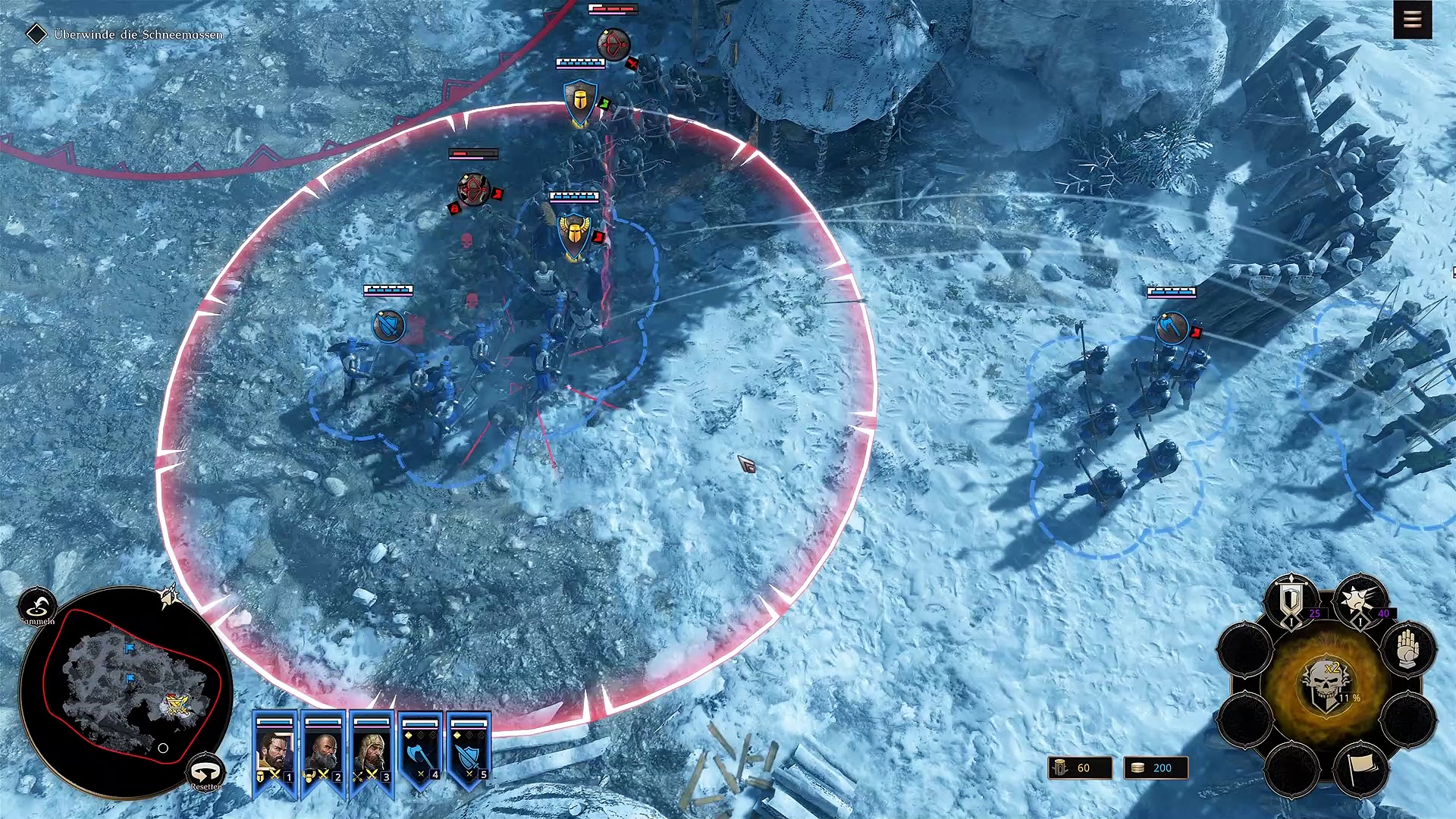Image resolution: width=1456 pixels, height=819 pixels.
Task: Select bald bearded hero banner 2
Action: [324, 752]
